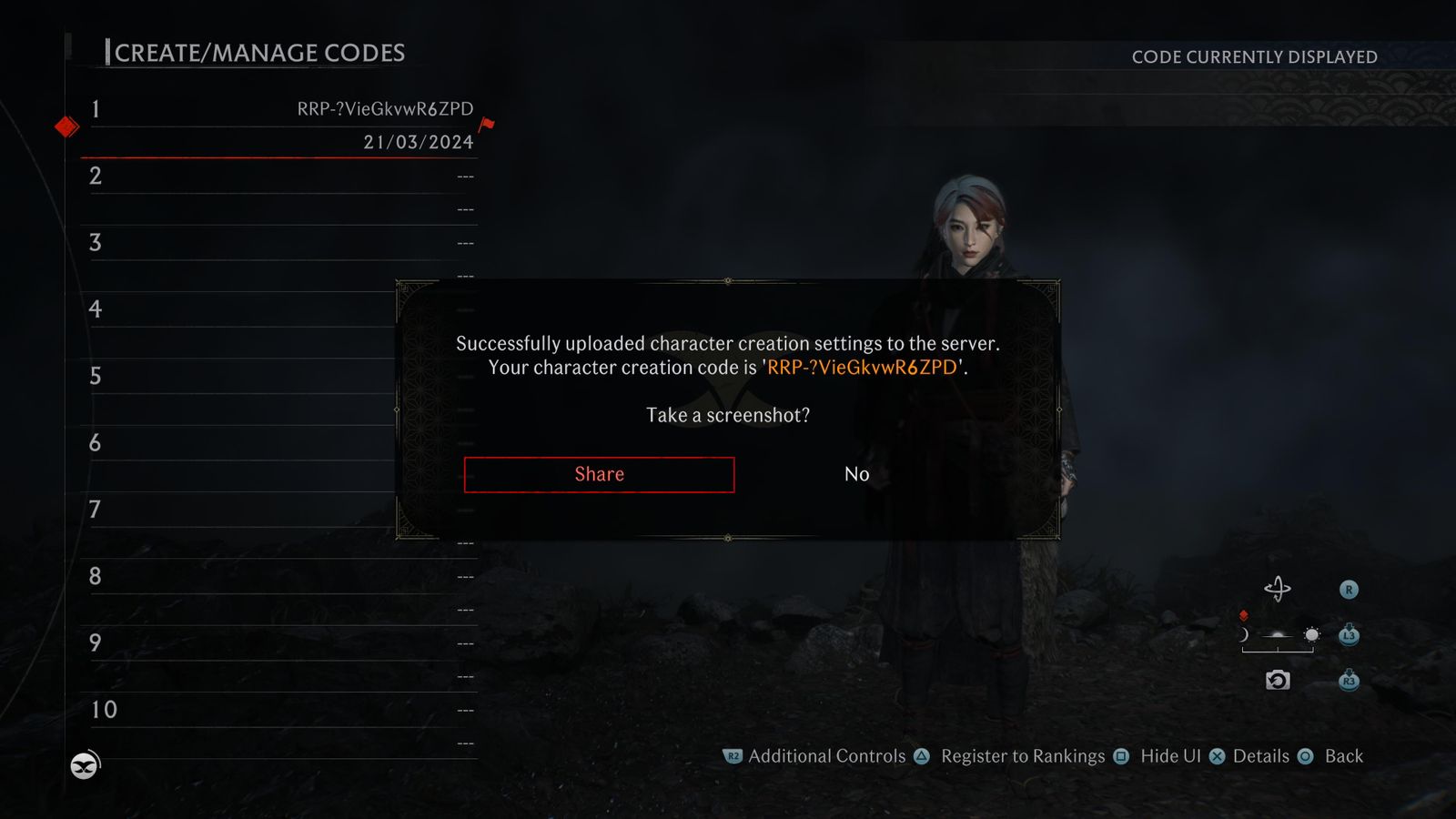The height and width of the screenshot is (819, 1456).
Task: Toggle time of day via the L3 prompt
Action: pyautogui.click(x=1349, y=635)
